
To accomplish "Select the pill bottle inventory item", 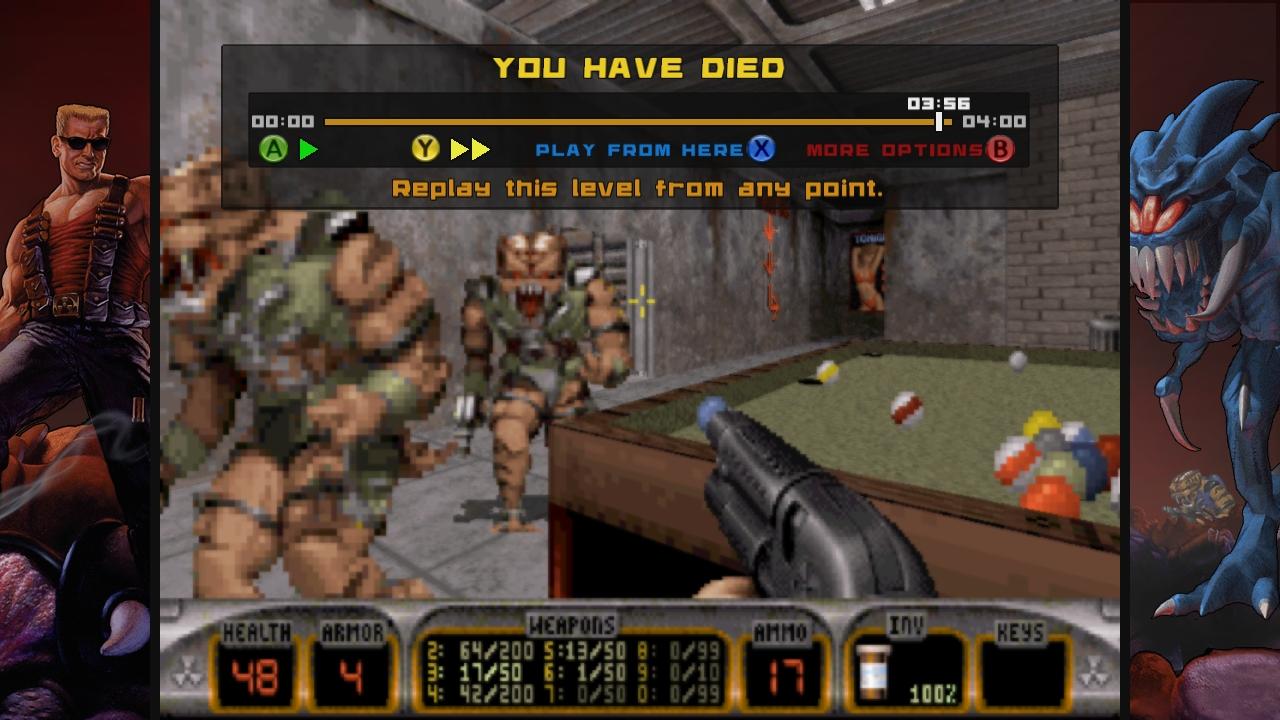I will coord(875,671).
